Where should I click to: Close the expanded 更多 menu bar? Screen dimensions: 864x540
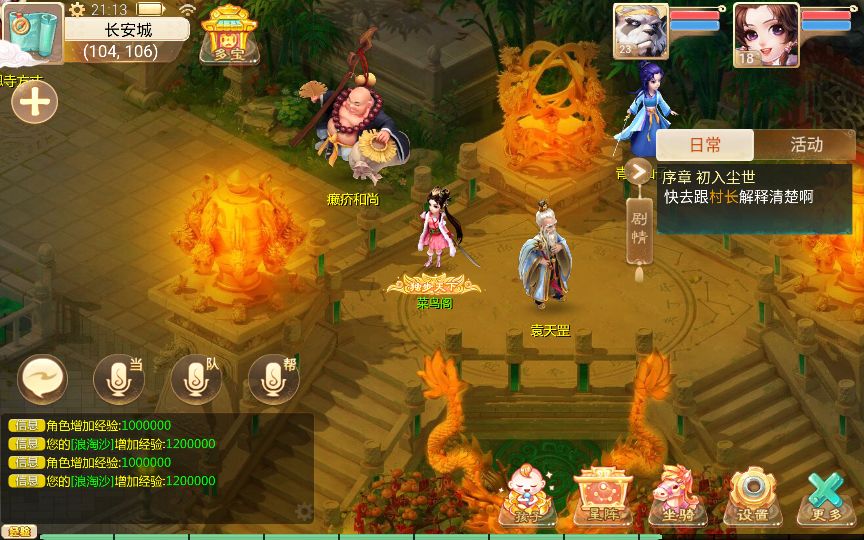click(826, 497)
